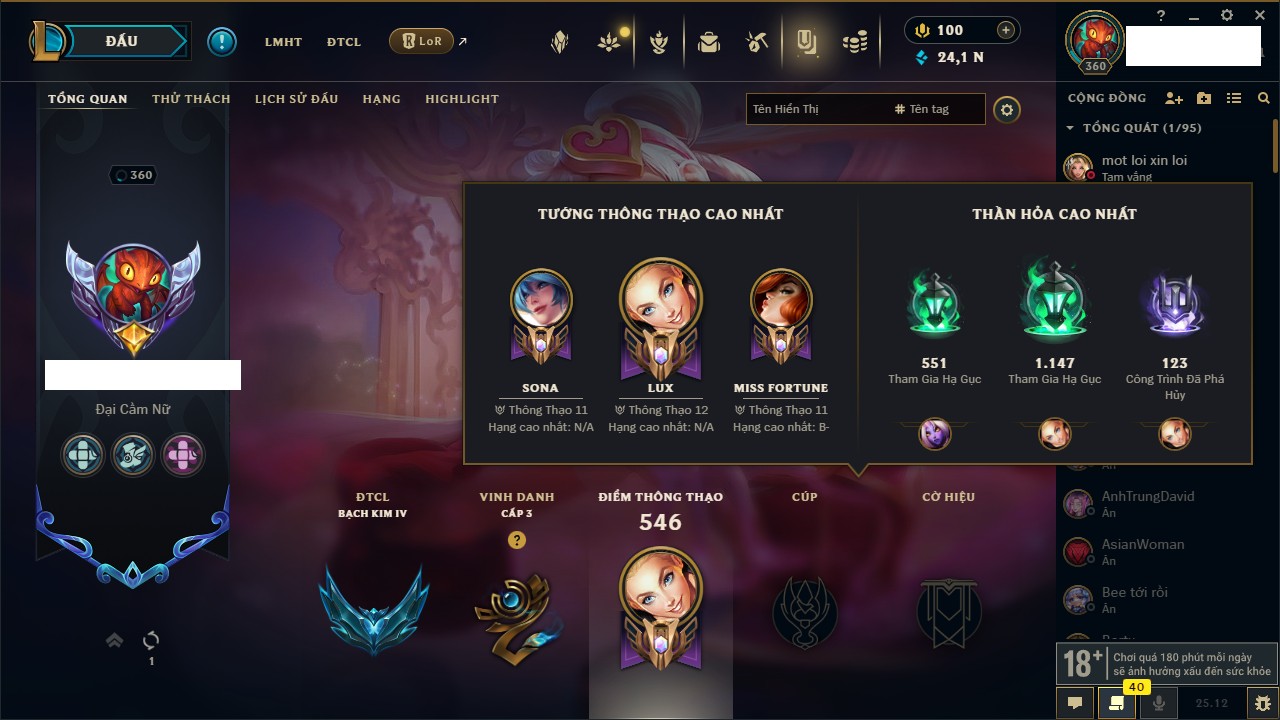Image resolution: width=1280 pixels, height=720 pixels.
Task: Open the LỊCH SỬ ĐẤU tab
Action: 296,99
